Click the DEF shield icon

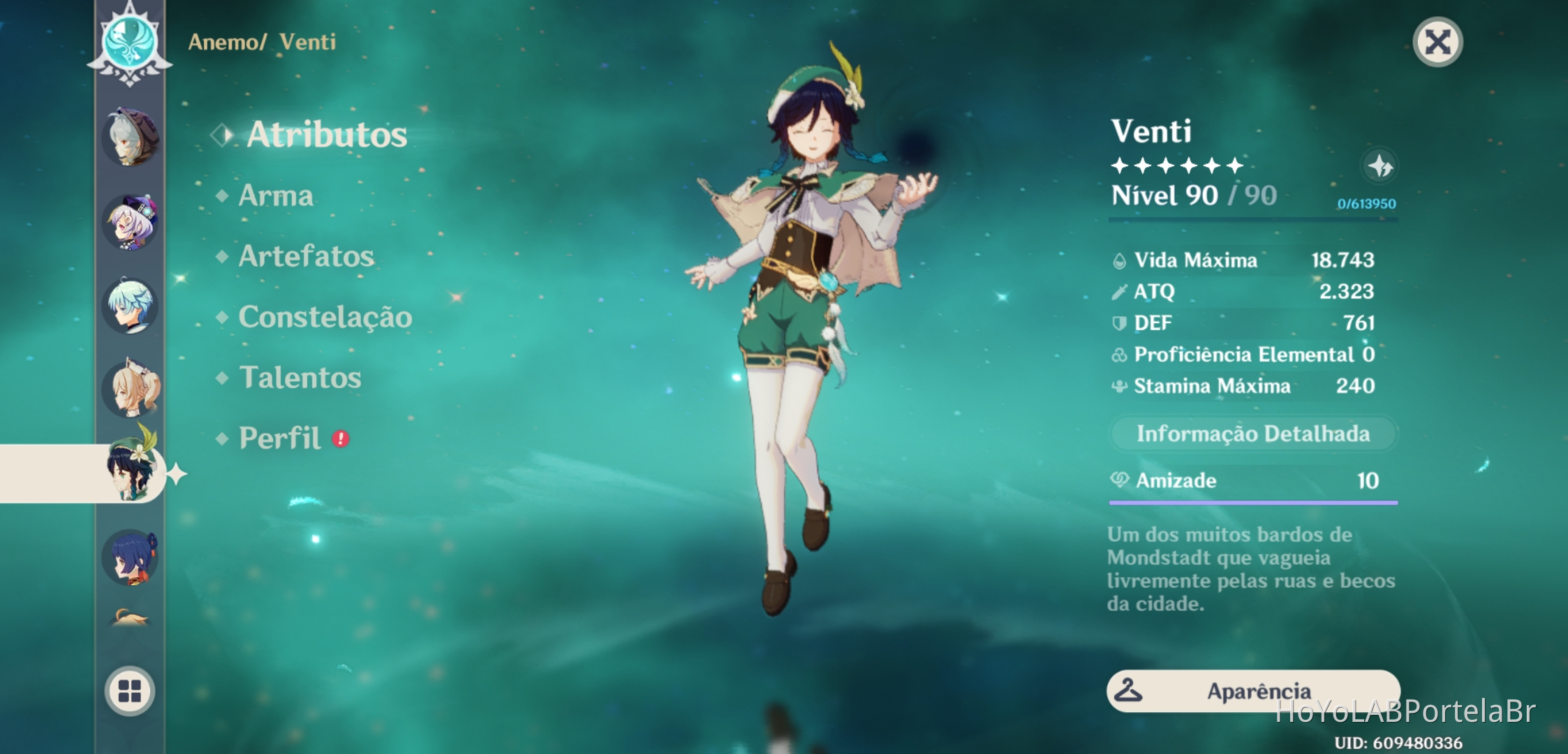point(1120,323)
